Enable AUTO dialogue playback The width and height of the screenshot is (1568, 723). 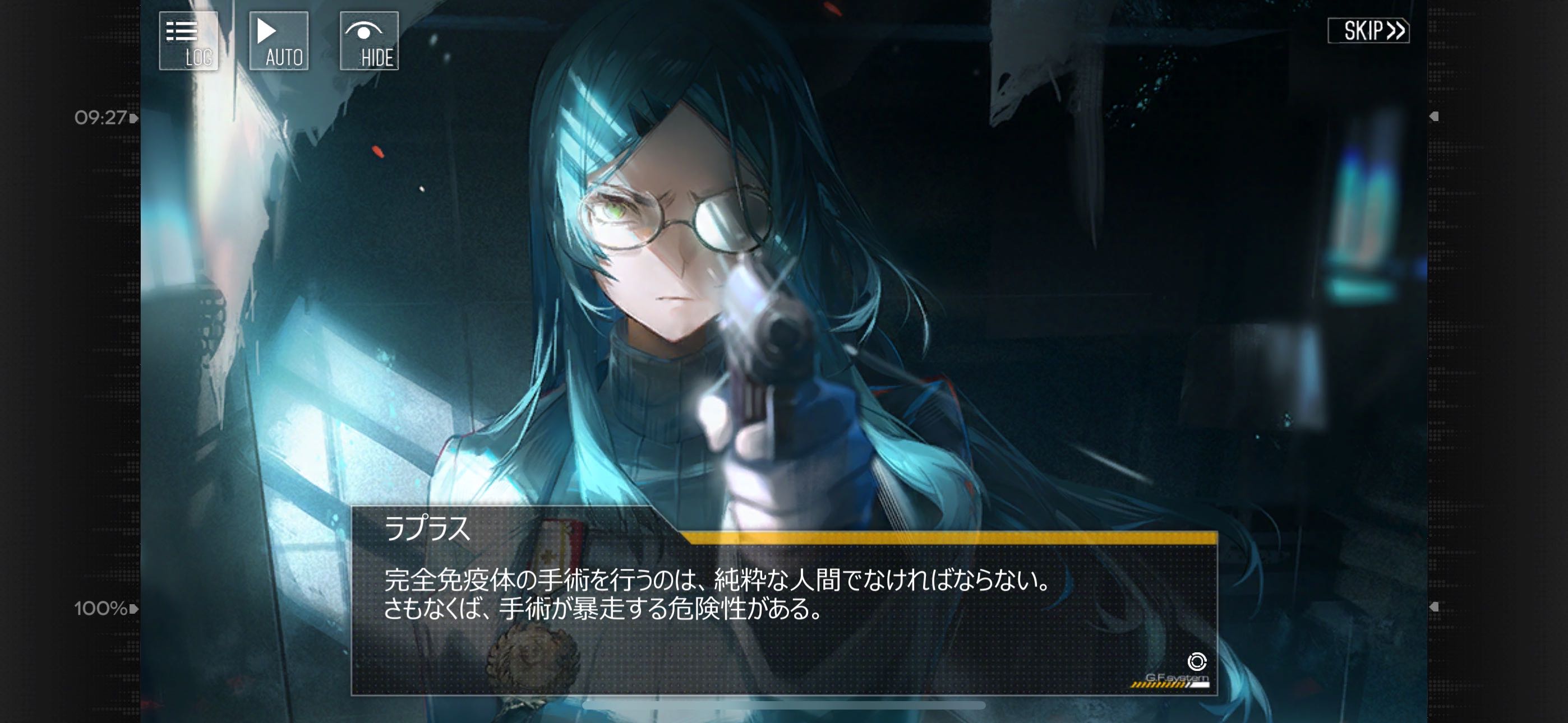279,41
